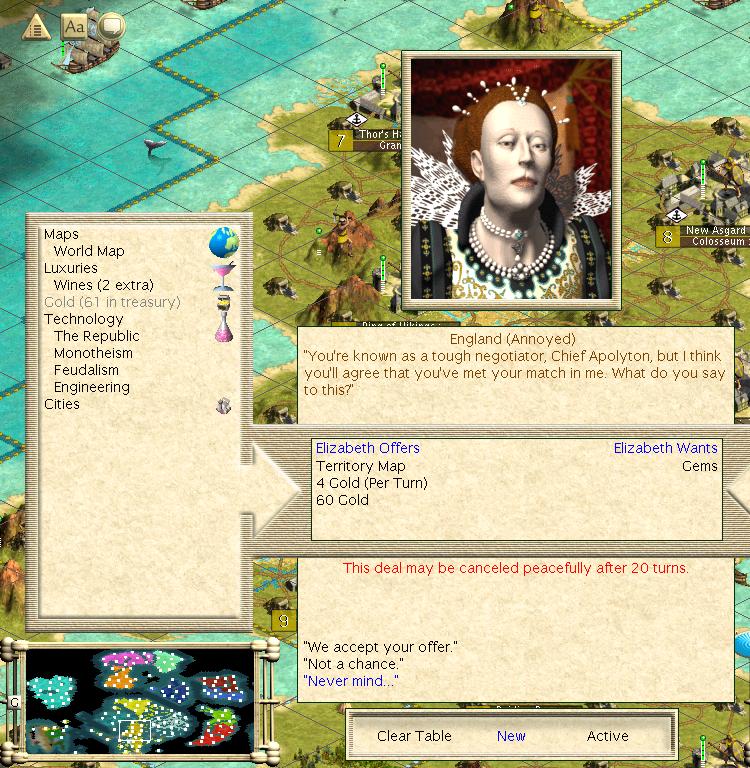Select the "Never mind..." response
Image resolution: width=750 pixels, height=768 pixels.
click(x=350, y=681)
